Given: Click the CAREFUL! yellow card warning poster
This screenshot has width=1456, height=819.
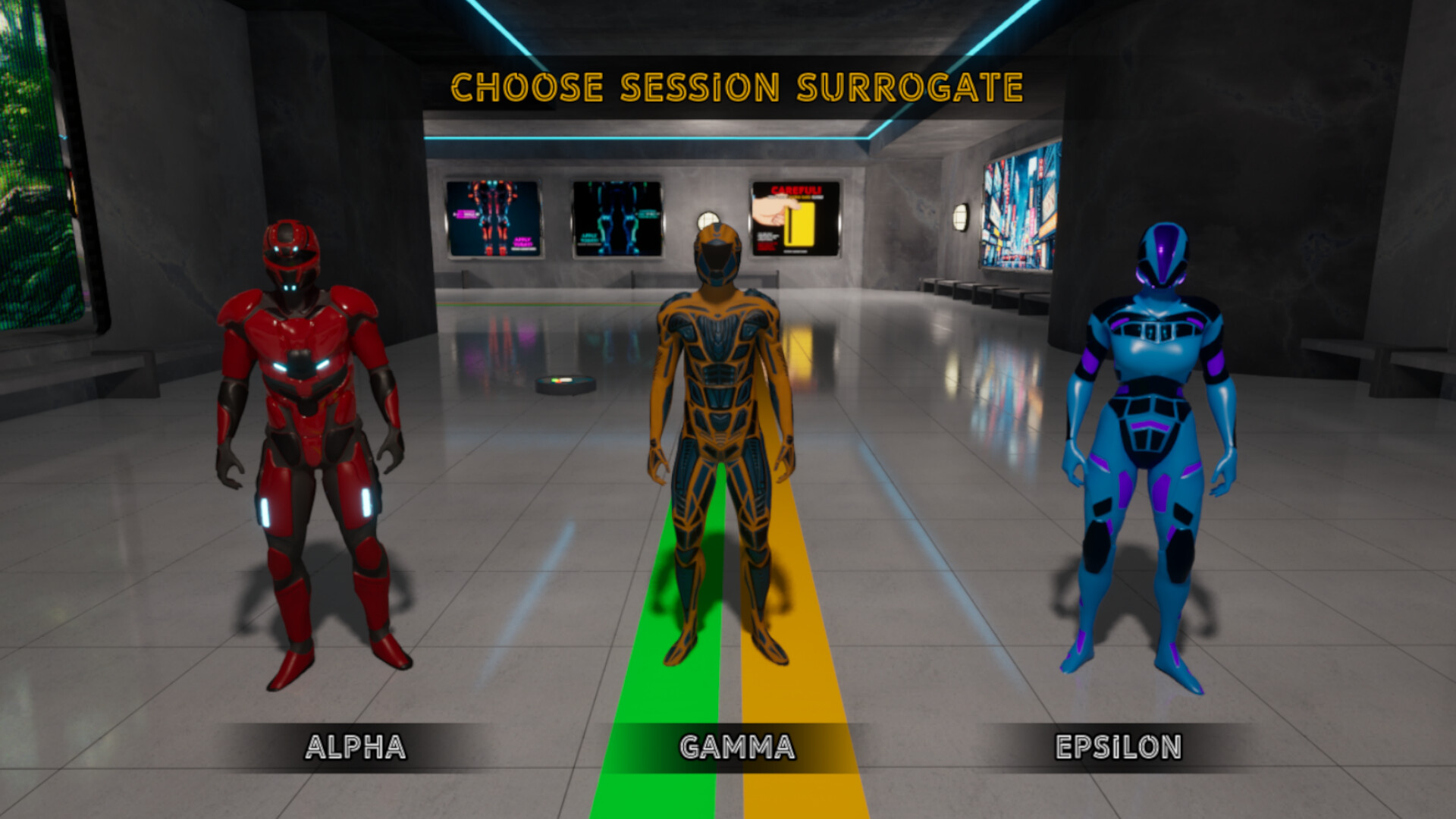Looking at the screenshot, I should [x=795, y=220].
